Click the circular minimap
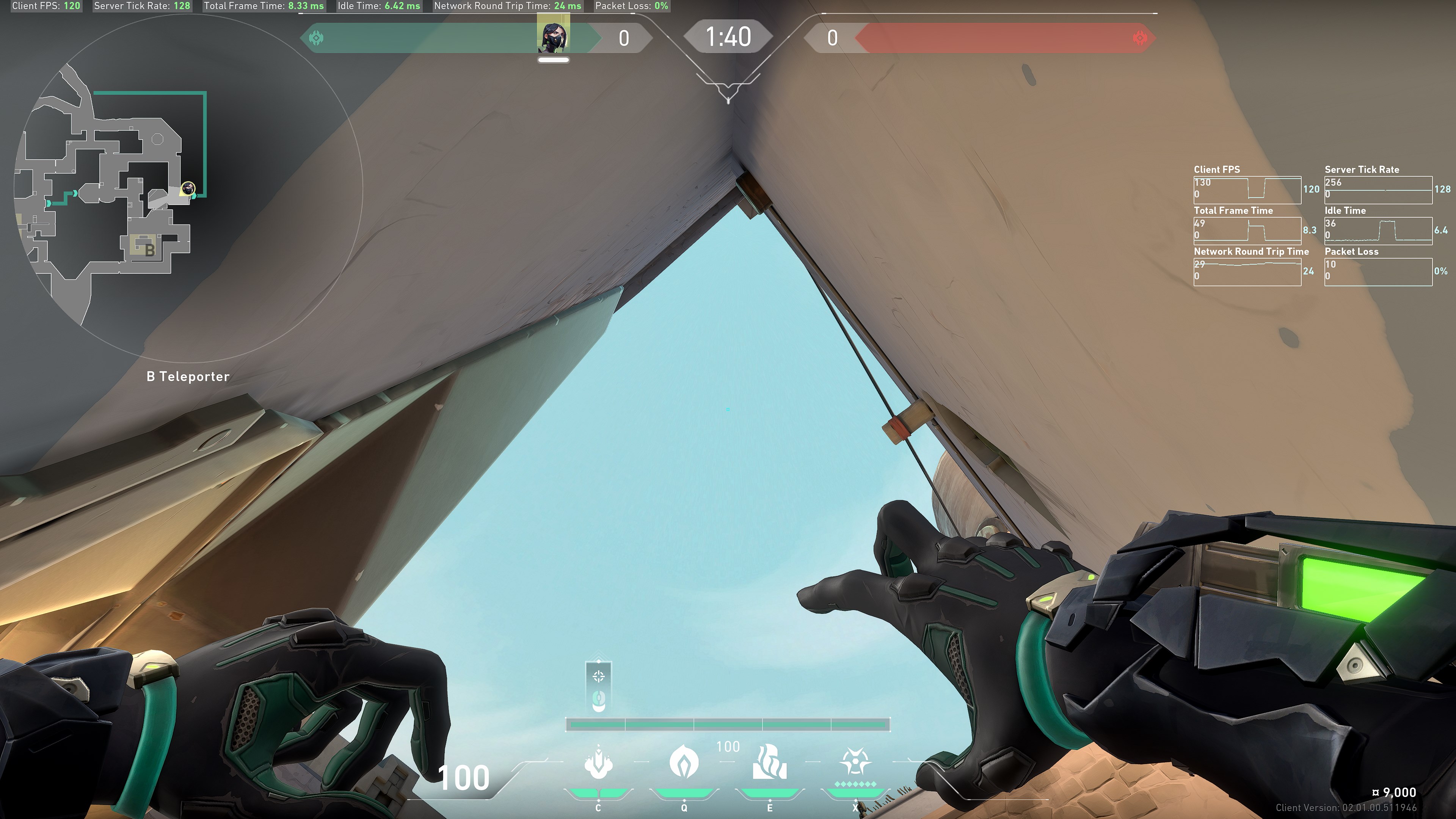 coord(187,187)
